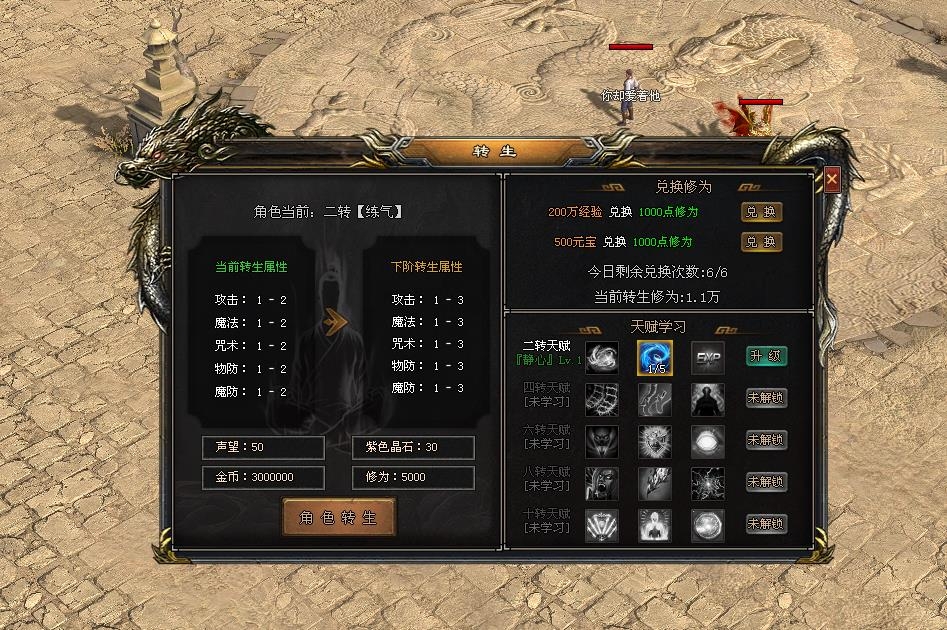Screen dimensions: 947x630
Task: Select the blue swirl 静心 talent icon
Action: click(655, 357)
